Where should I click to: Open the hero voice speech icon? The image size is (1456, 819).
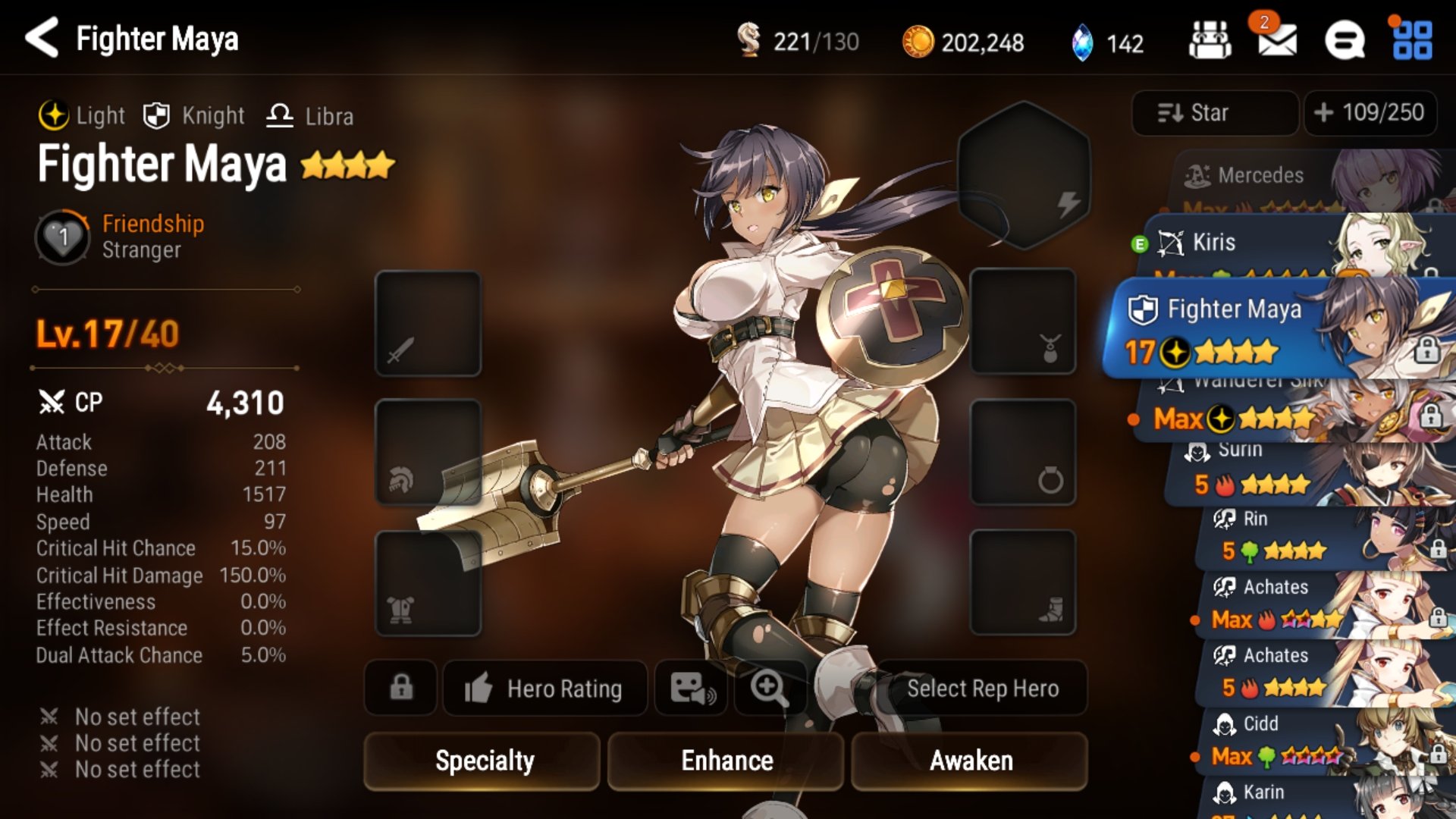click(x=692, y=688)
